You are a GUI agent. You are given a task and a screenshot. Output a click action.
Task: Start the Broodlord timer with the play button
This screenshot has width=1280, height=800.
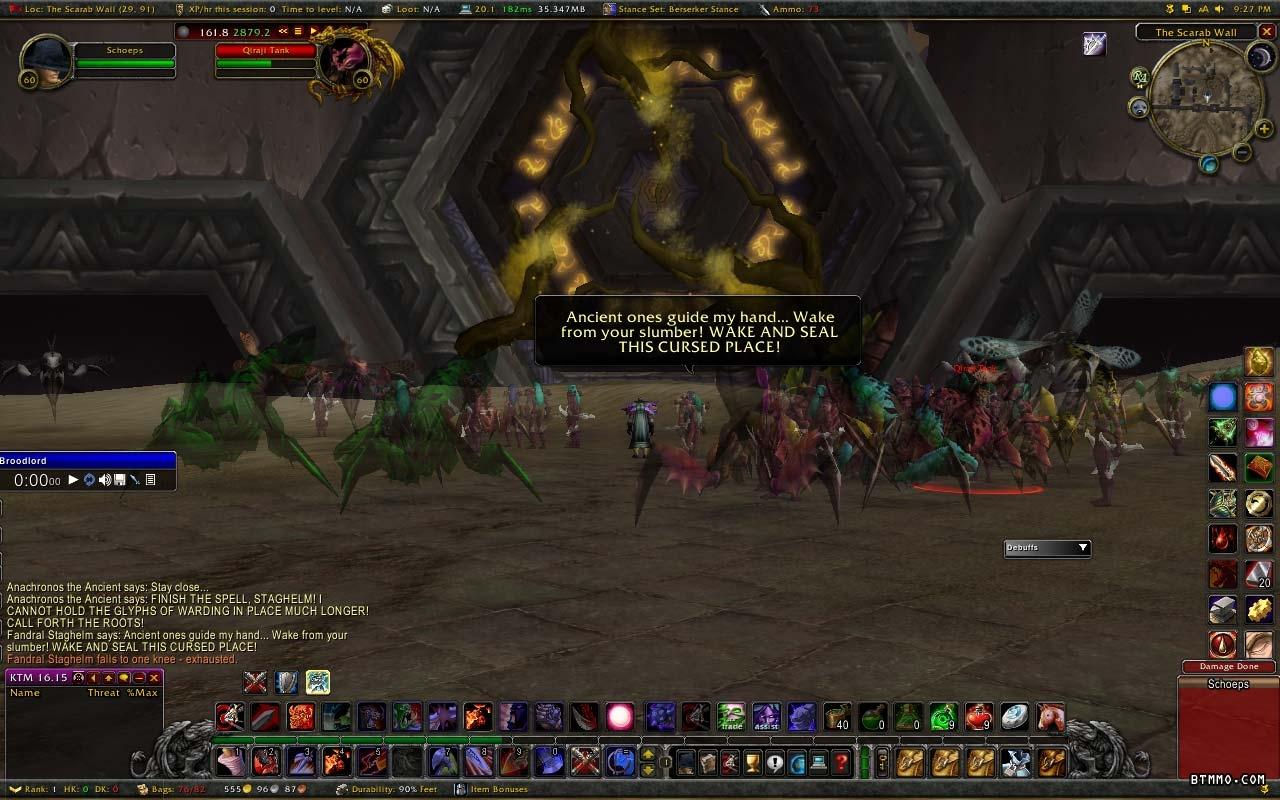pos(73,480)
